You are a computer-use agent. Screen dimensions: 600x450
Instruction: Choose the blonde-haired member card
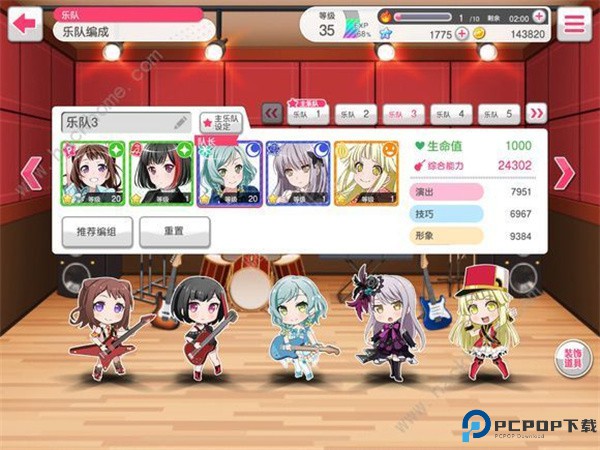coord(365,173)
